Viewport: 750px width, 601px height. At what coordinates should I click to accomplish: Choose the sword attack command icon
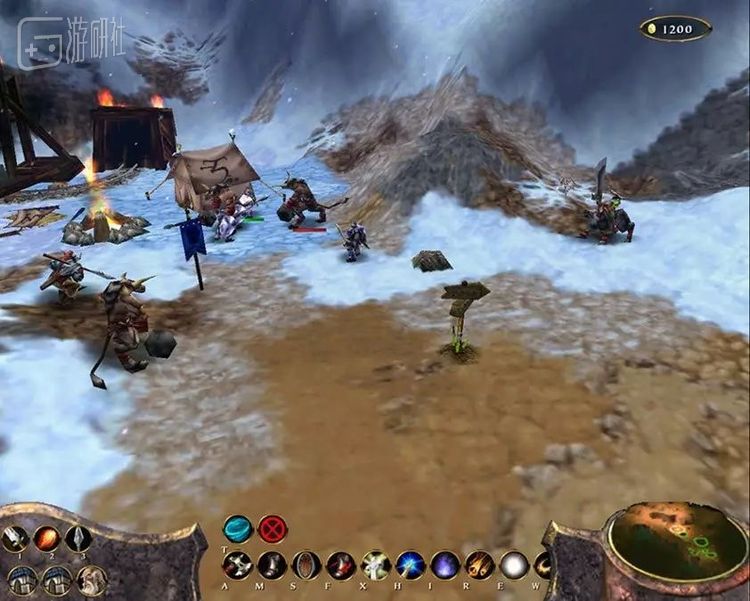pyautogui.click(x=238, y=565)
